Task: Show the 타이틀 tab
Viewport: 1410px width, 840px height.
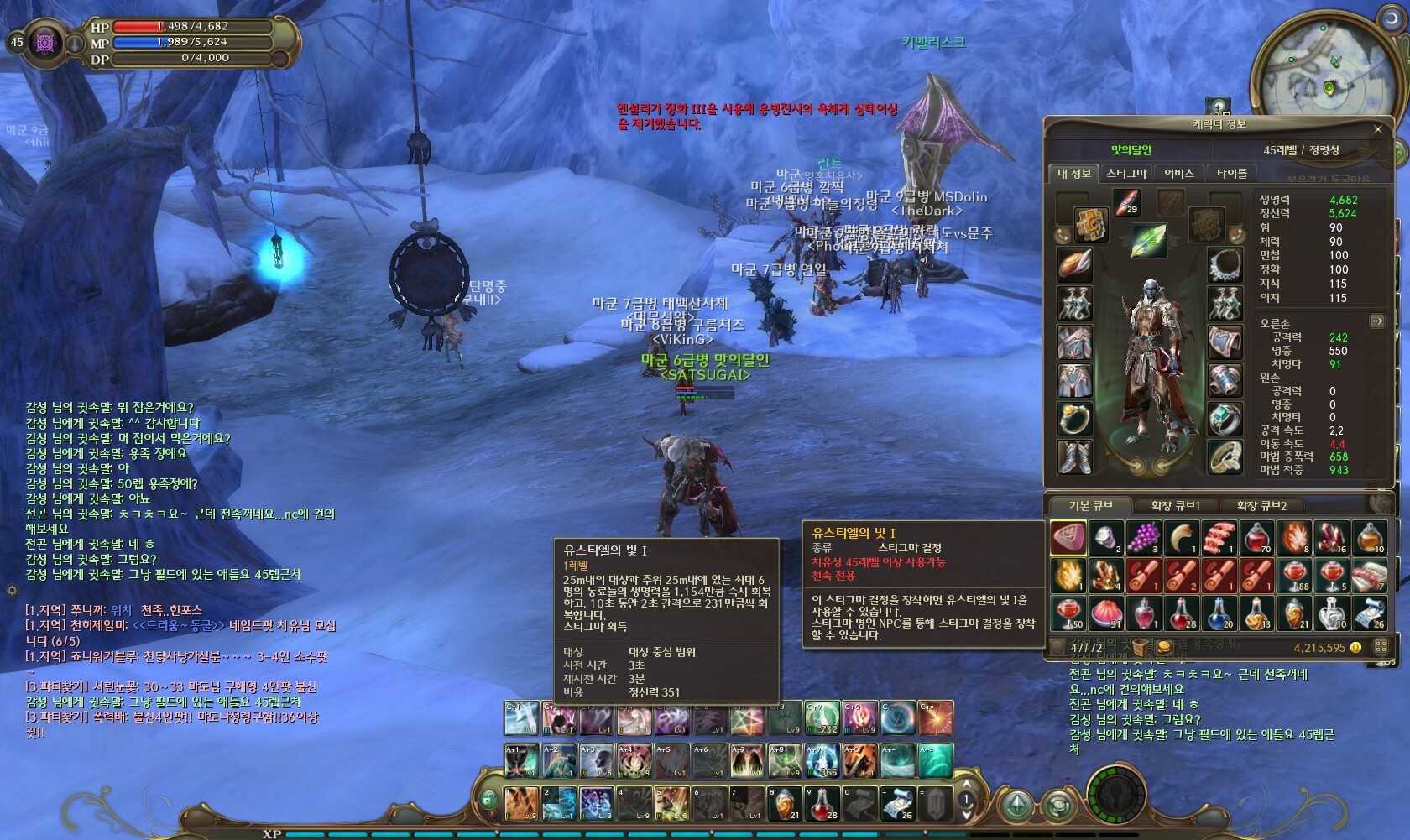Action: pos(1232,174)
